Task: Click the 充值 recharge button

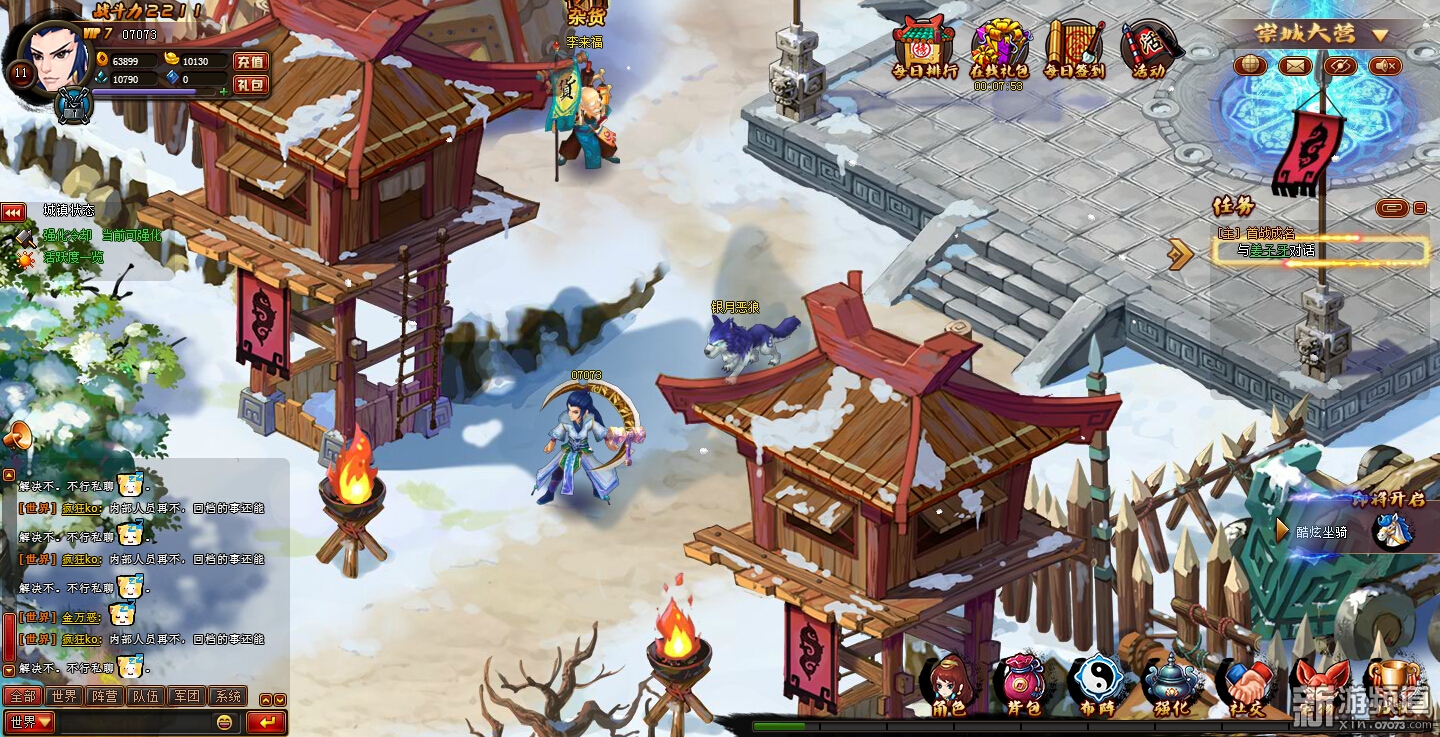Action: click(250, 61)
